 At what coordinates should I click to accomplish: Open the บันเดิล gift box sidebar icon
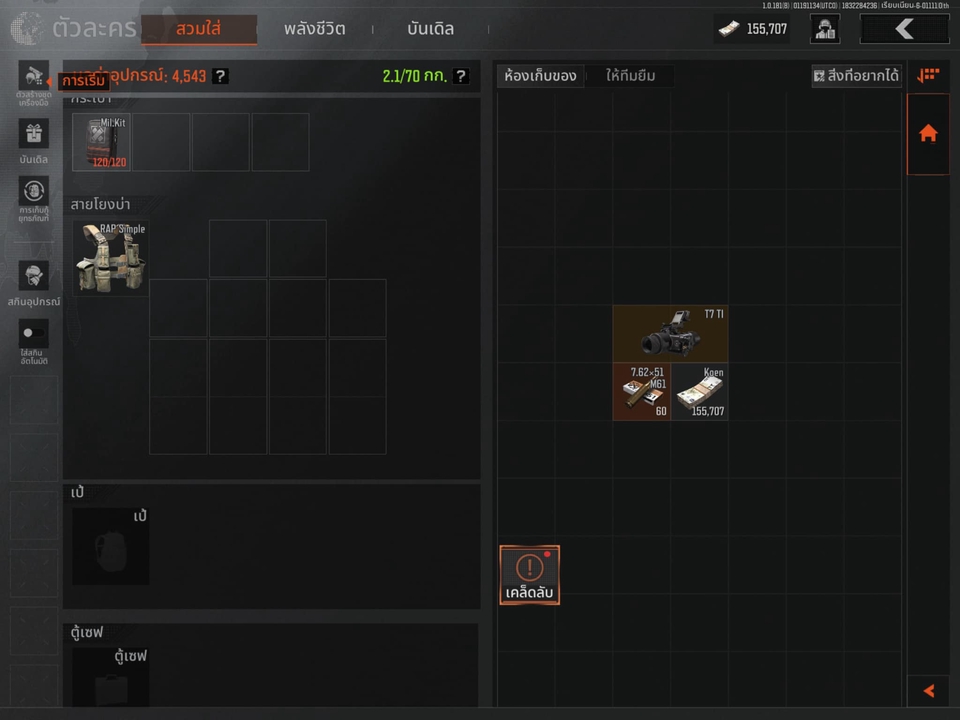pos(34,135)
